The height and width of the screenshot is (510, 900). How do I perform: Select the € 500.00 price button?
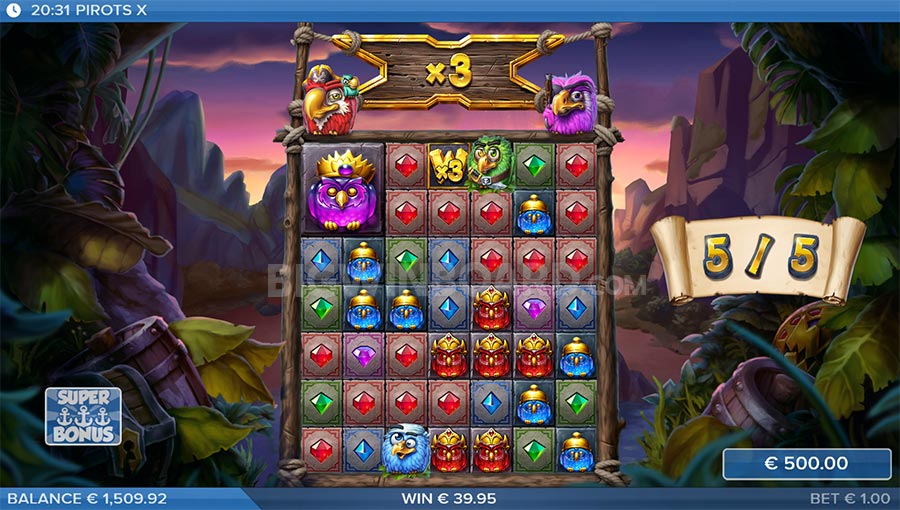click(x=806, y=464)
